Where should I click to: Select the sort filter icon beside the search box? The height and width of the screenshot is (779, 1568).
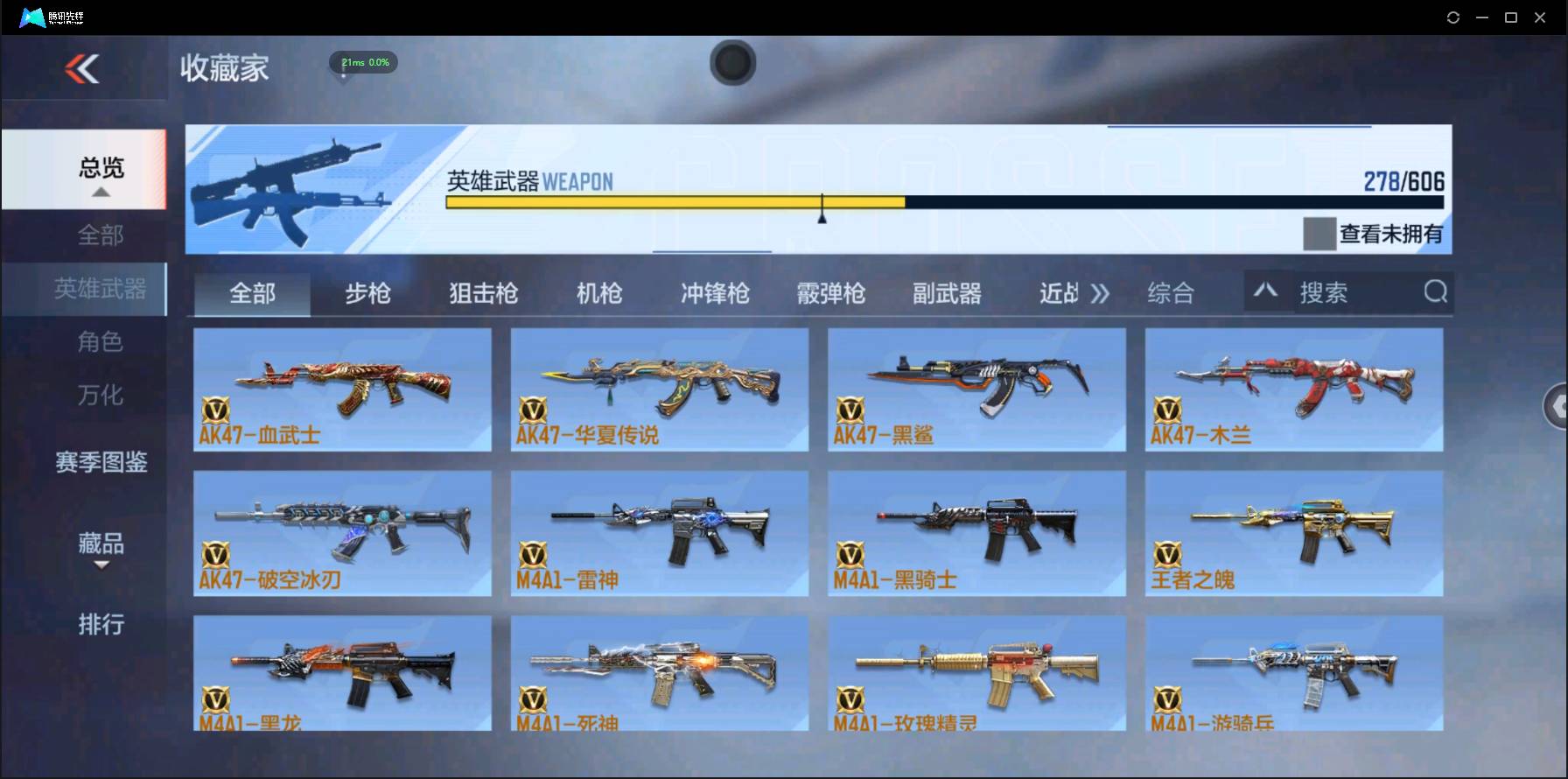pos(1266,291)
